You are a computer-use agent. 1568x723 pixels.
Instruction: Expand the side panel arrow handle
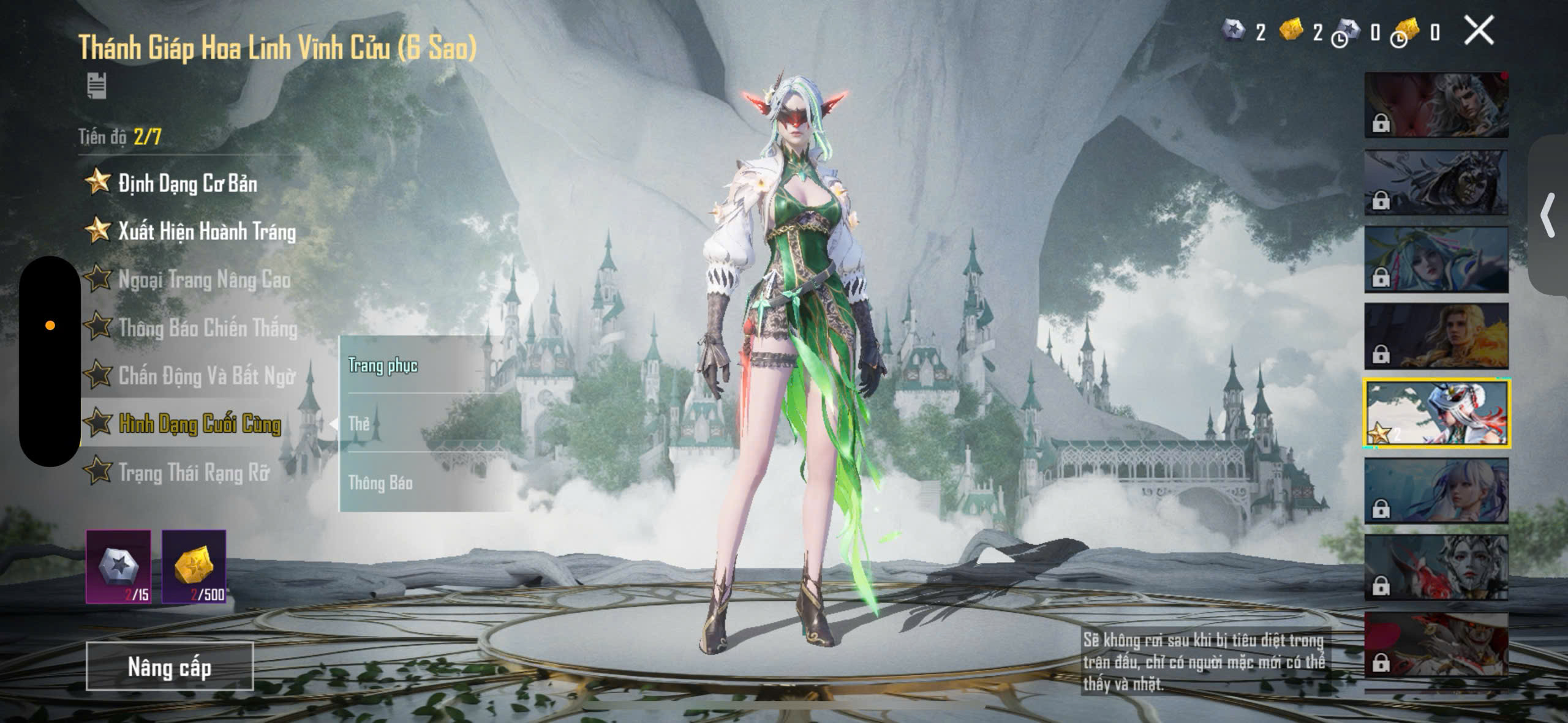pyautogui.click(x=1548, y=215)
